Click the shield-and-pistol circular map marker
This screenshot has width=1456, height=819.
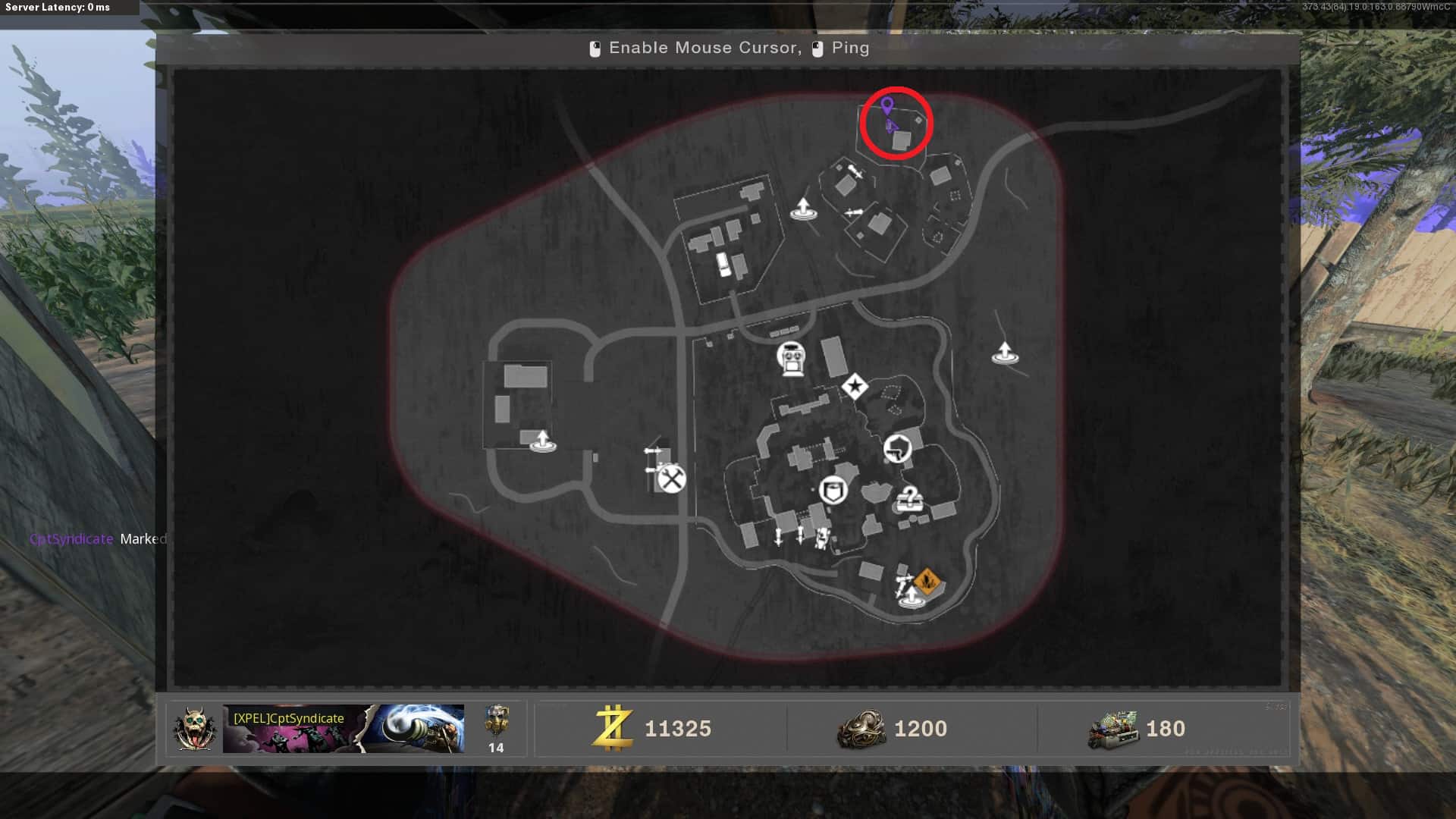897,448
